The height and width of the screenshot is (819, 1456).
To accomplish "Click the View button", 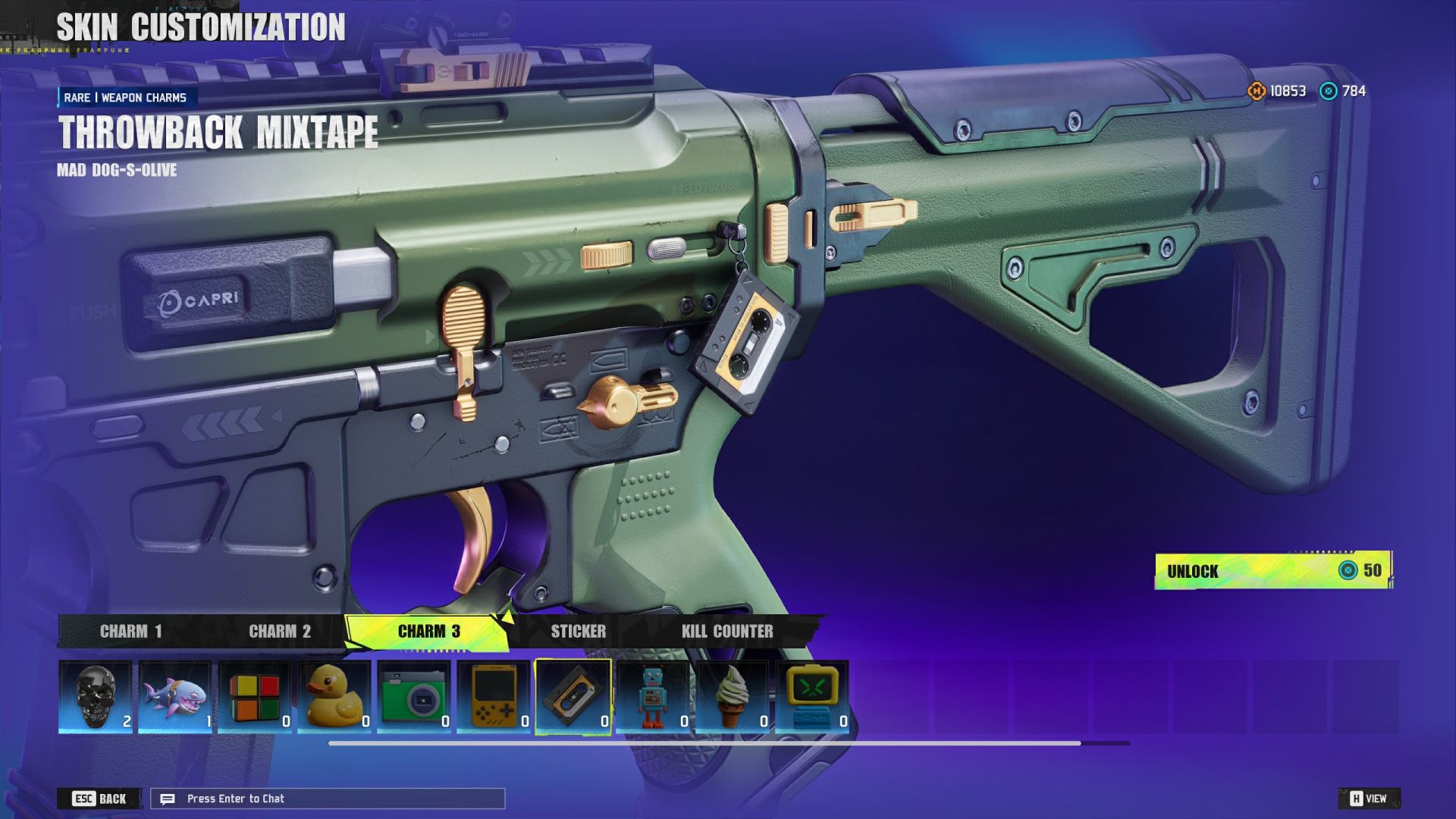I will [1369, 799].
